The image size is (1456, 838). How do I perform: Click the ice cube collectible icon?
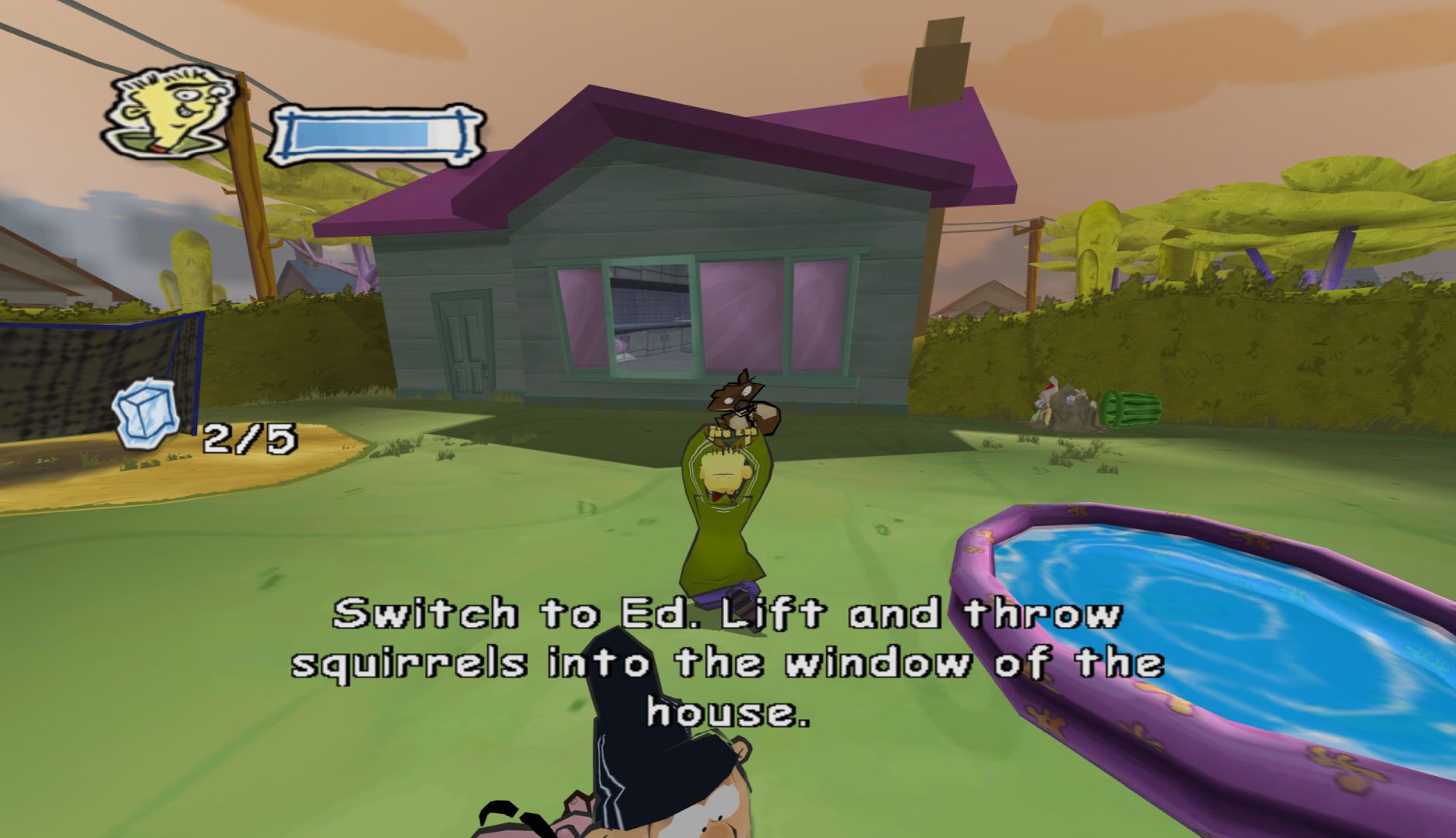(x=145, y=420)
